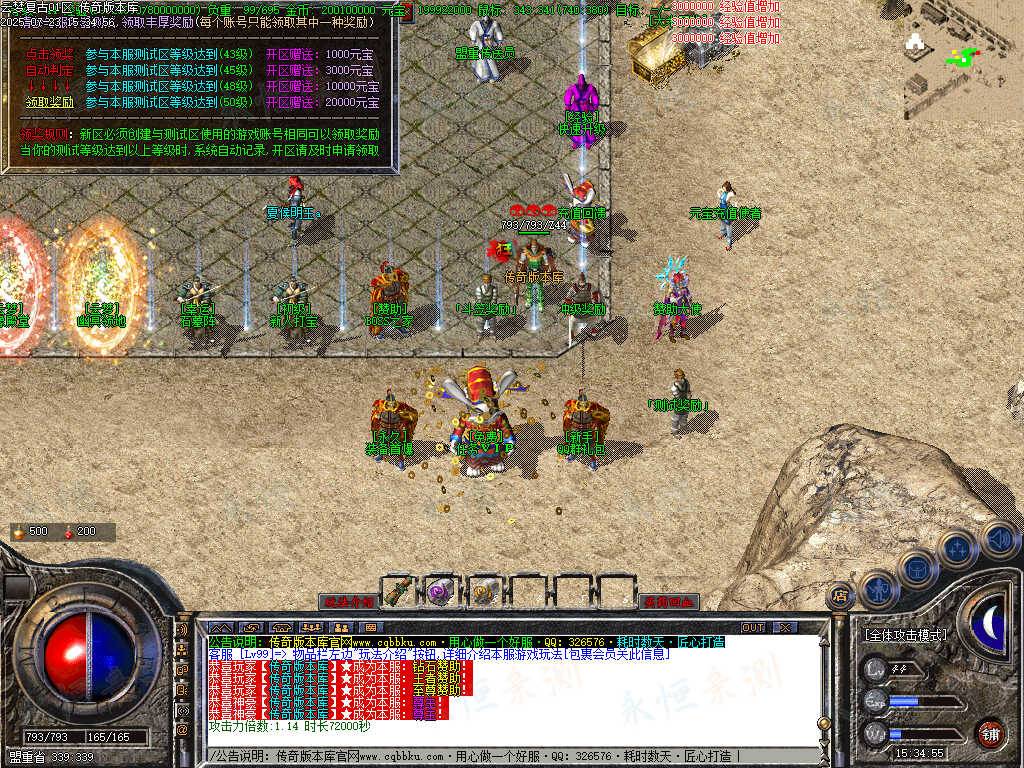Image resolution: width=1024 pixels, height=768 pixels.
Task: Select the purple swirl scroll belt slot
Action: point(442,591)
